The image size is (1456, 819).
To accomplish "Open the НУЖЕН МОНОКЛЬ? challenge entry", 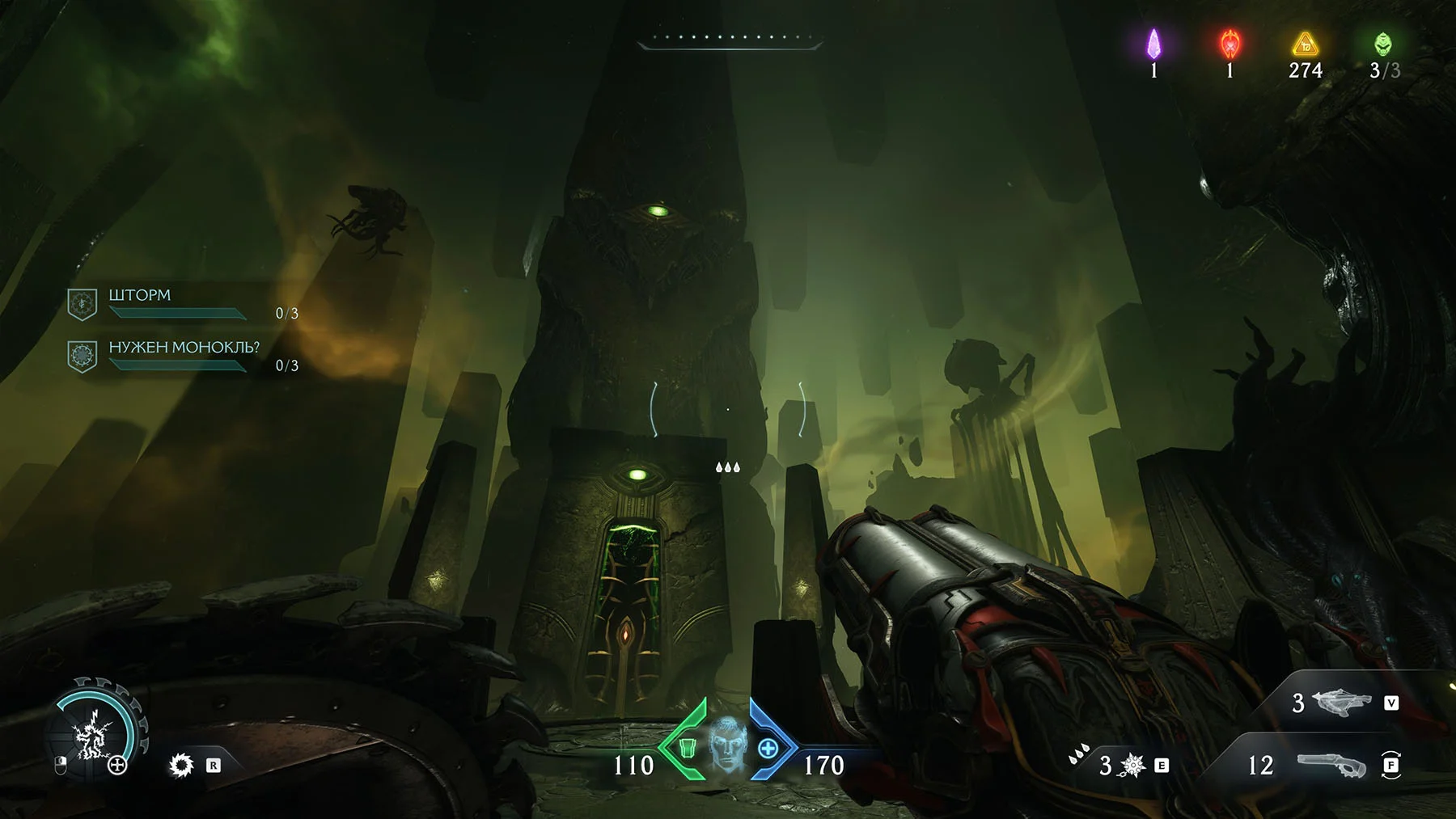I will 184,355.
